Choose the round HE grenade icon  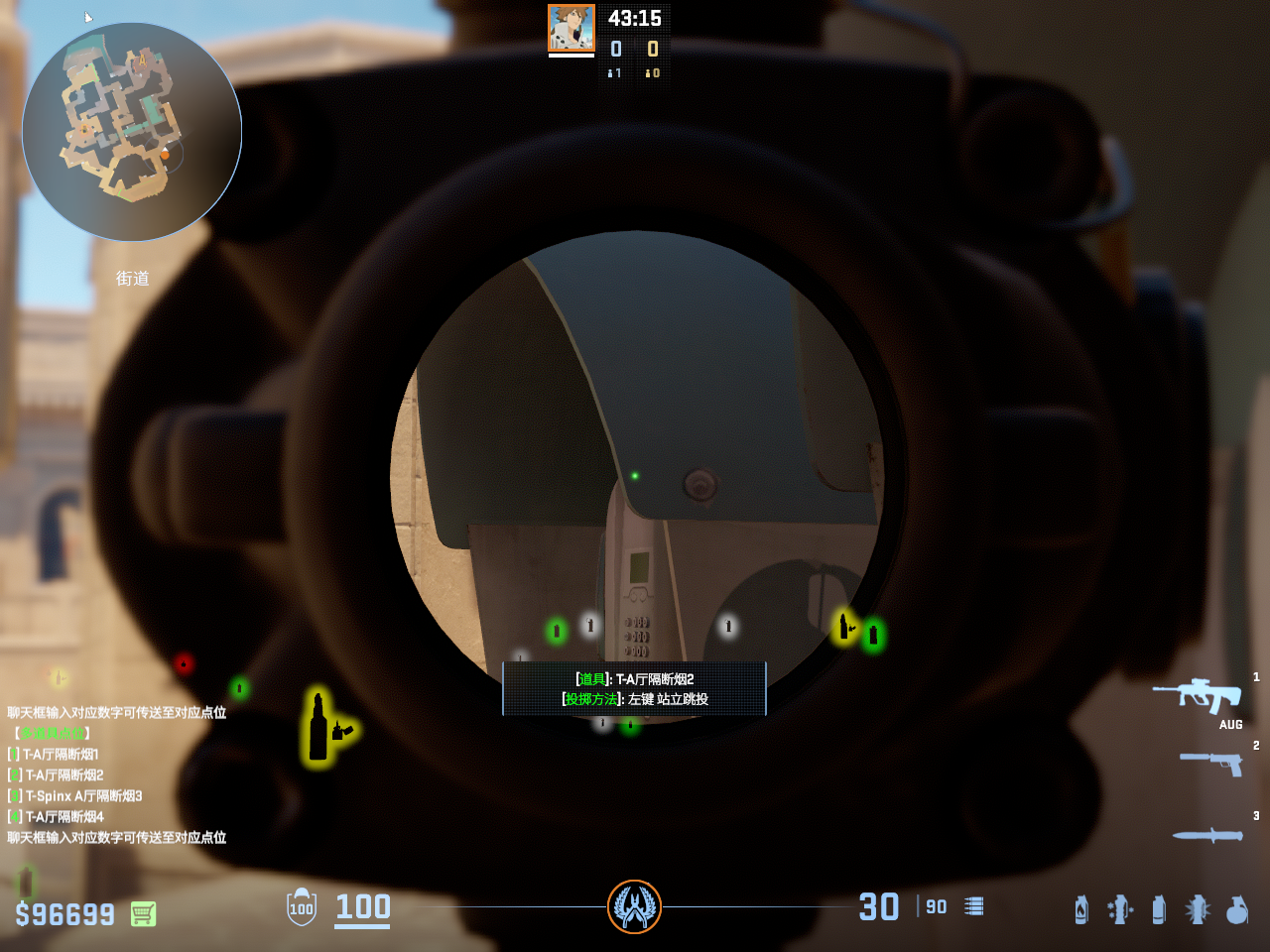pyautogui.click(x=1237, y=909)
